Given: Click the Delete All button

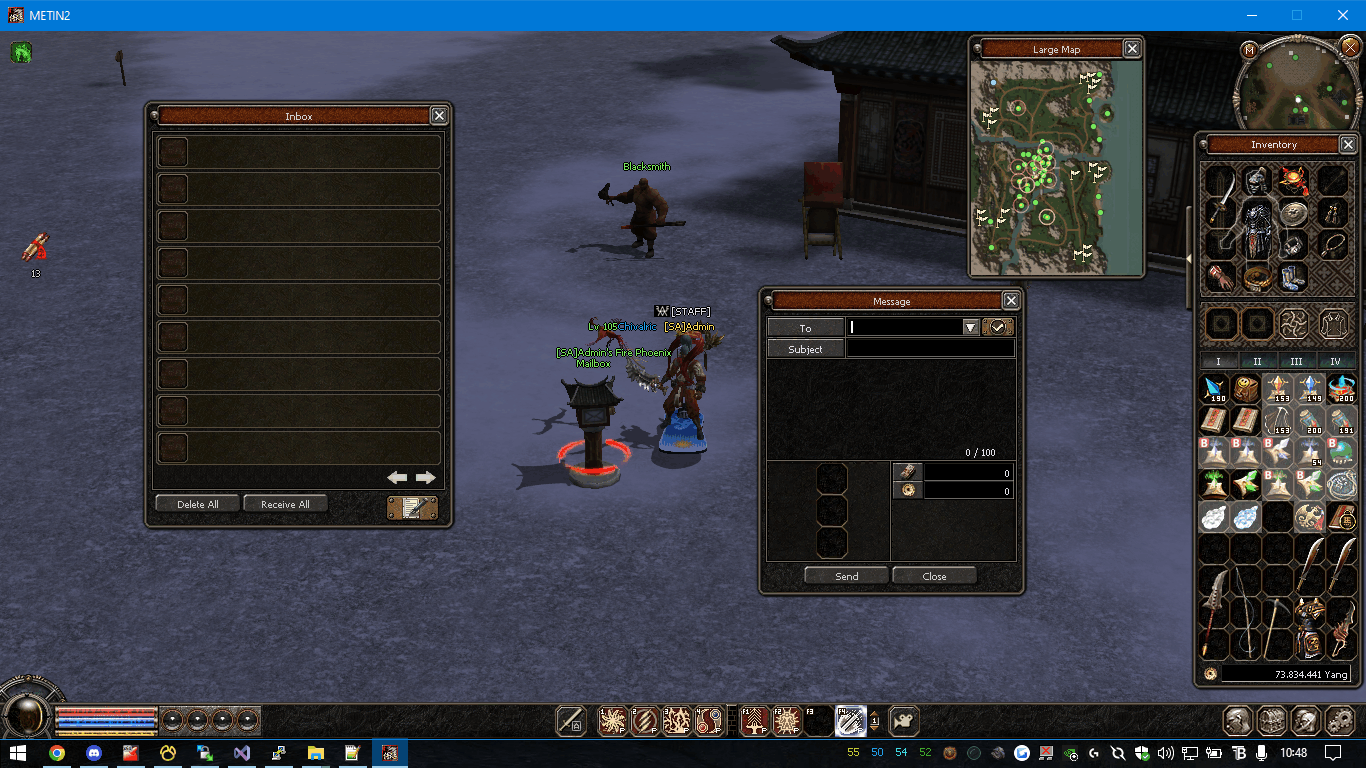Looking at the screenshot, I should click(x=197, y=504).
